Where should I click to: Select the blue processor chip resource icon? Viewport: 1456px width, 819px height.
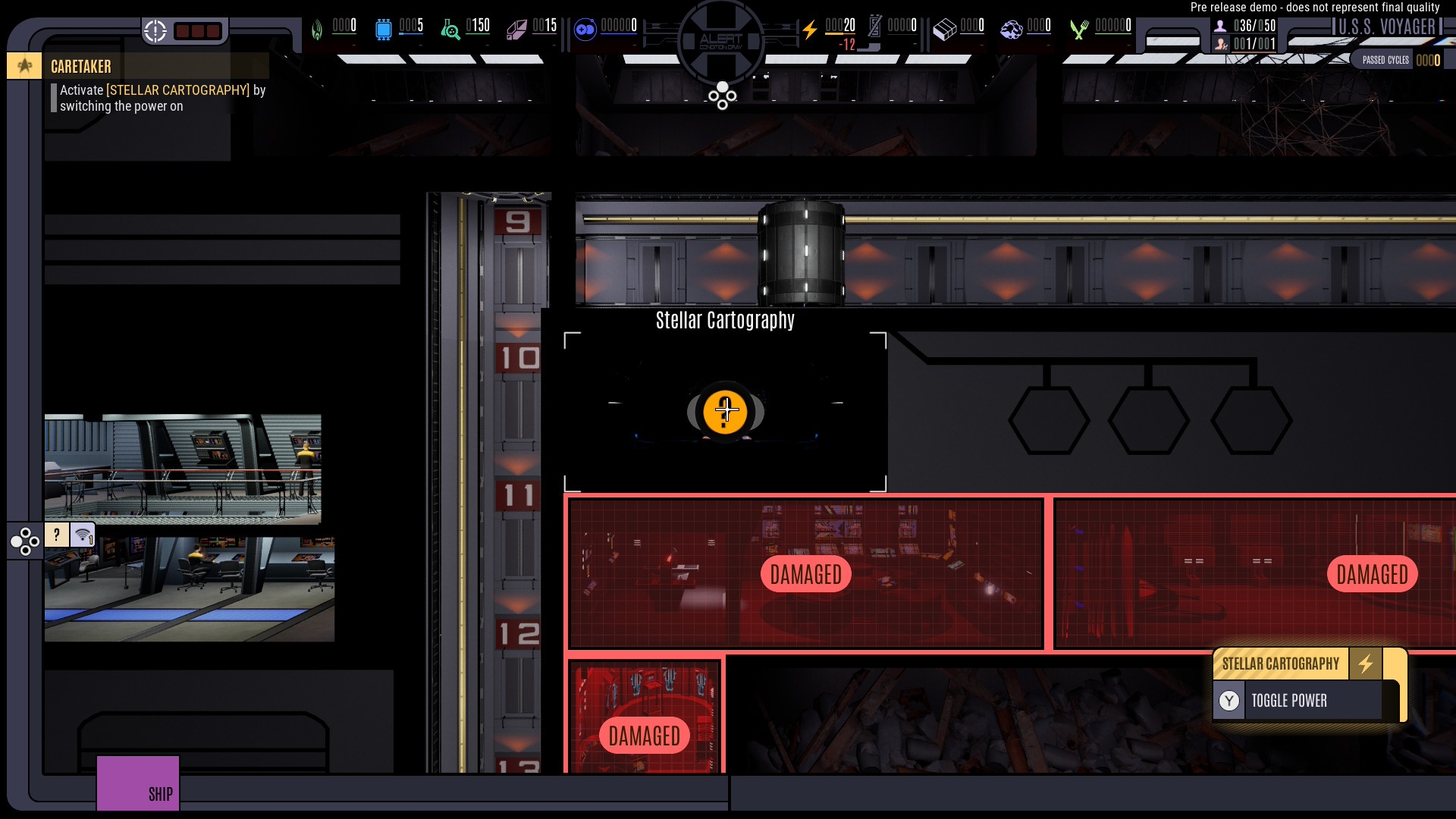tap(384, 30)
